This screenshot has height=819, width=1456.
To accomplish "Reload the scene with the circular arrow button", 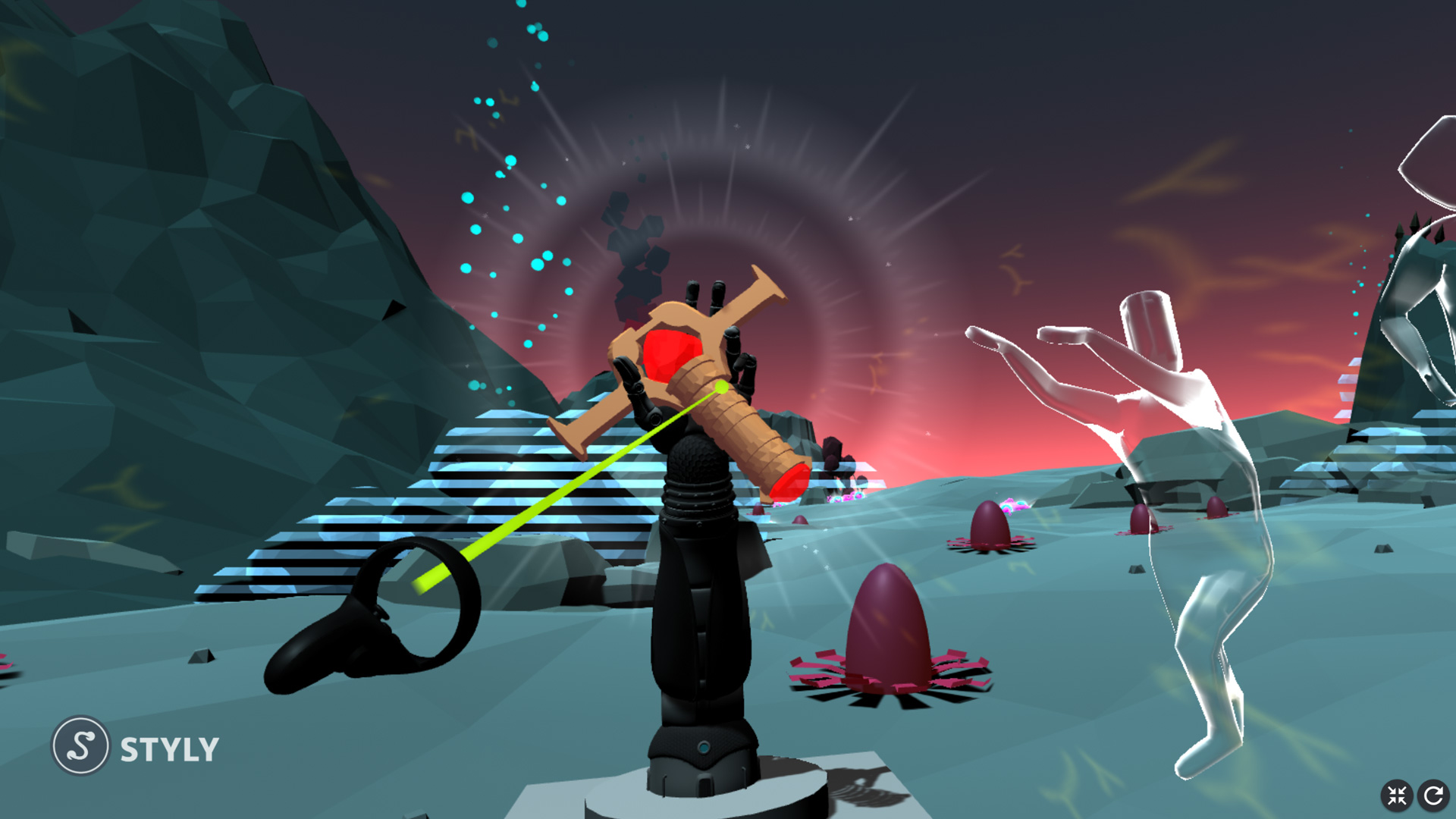I will (1433, 795).
